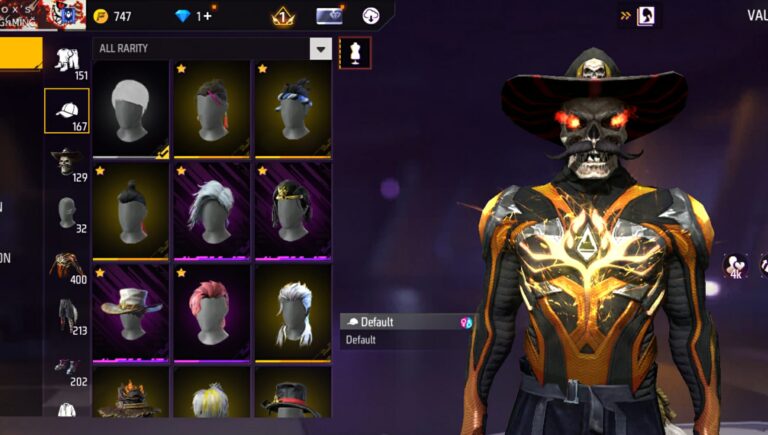Select the blue goggles hairstyle
Image resolution: width=768 pixels, height=435 pixels.
click(293, 108)
